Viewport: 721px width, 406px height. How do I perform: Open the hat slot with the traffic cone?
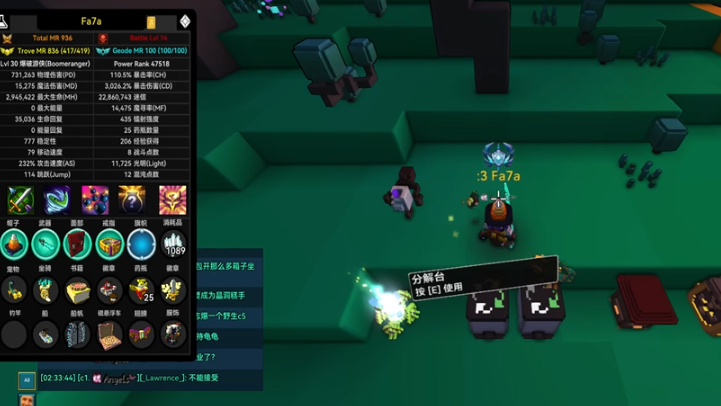click(14, 244)
